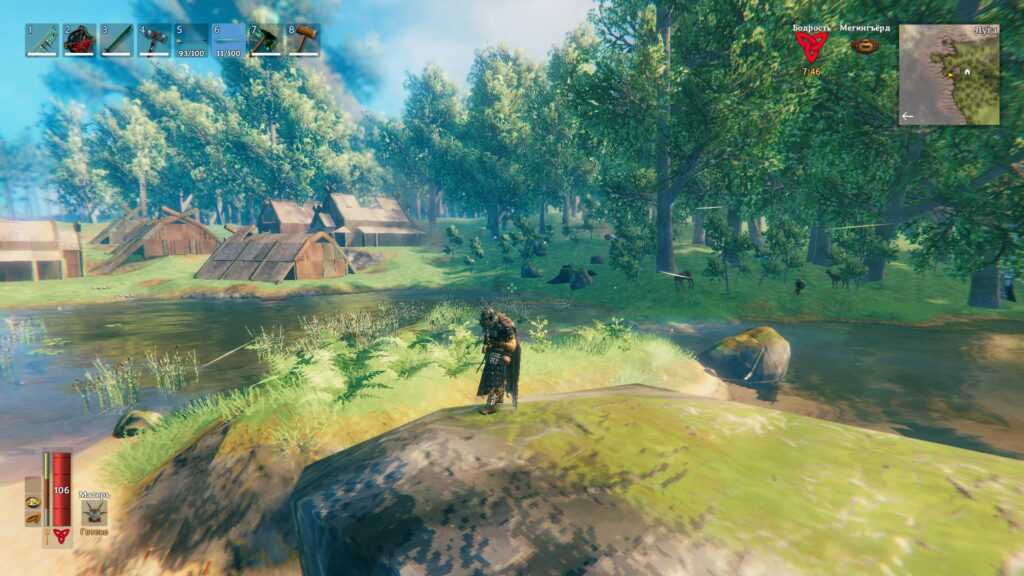Select hotbar slot 1

coord(42,40)
